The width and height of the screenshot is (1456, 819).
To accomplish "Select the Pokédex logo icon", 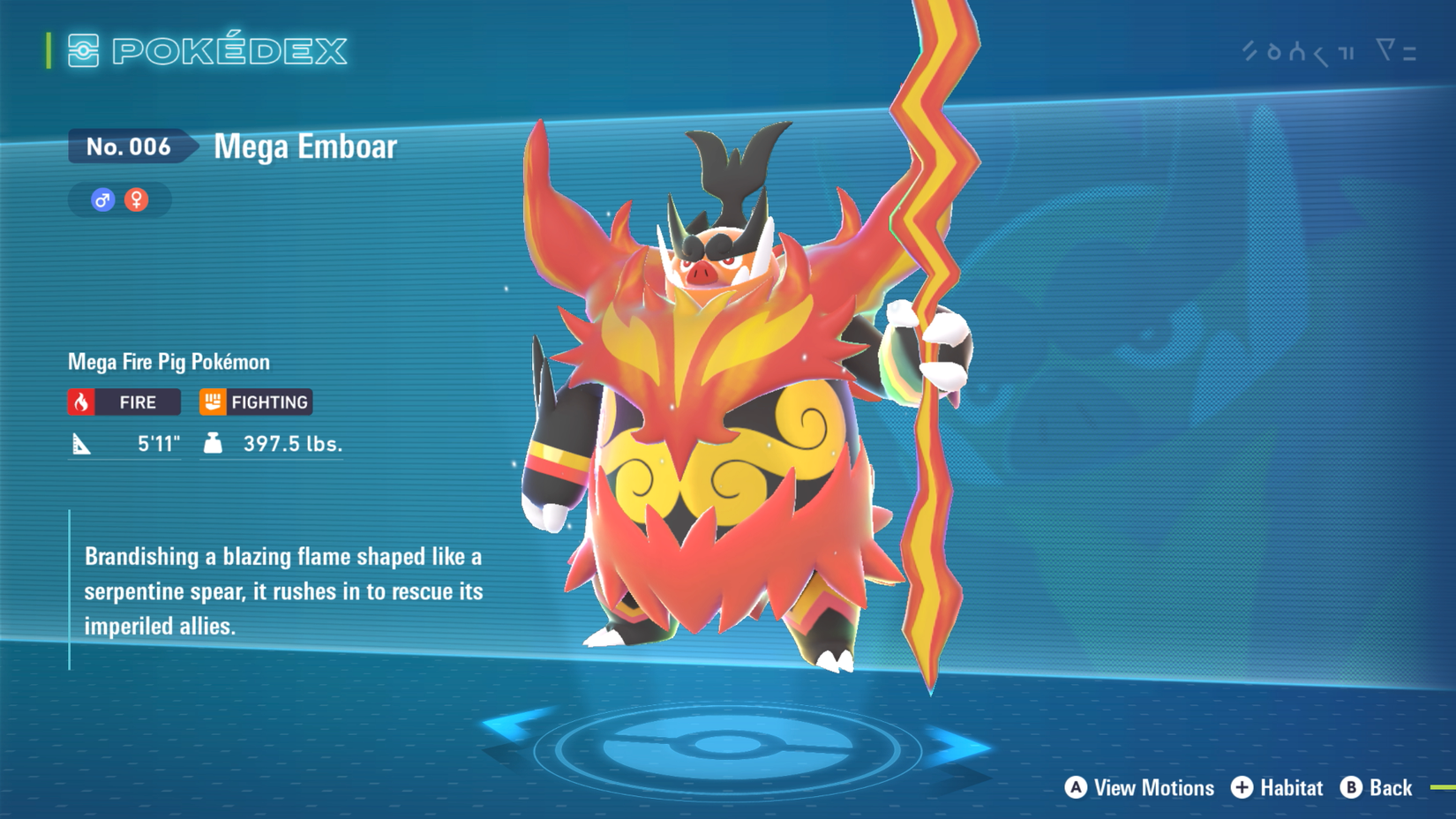I will click(84, 51).
